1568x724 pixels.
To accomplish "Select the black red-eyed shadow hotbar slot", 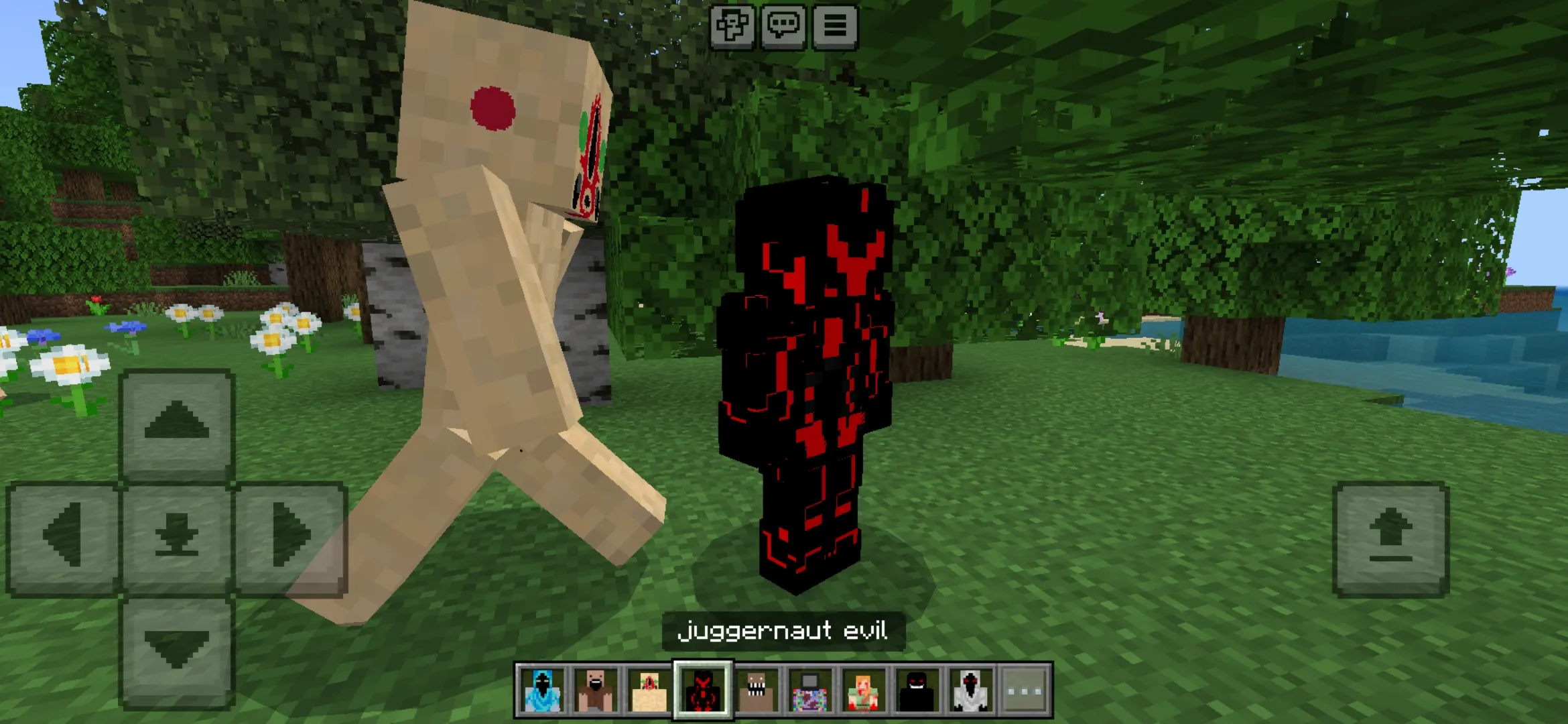I will 917,690.
